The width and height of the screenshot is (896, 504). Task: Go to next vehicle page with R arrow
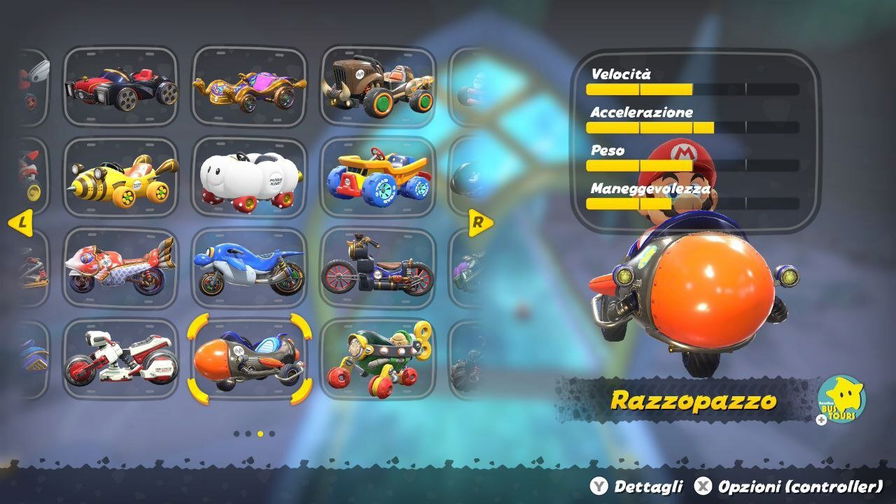click(477, 221)
